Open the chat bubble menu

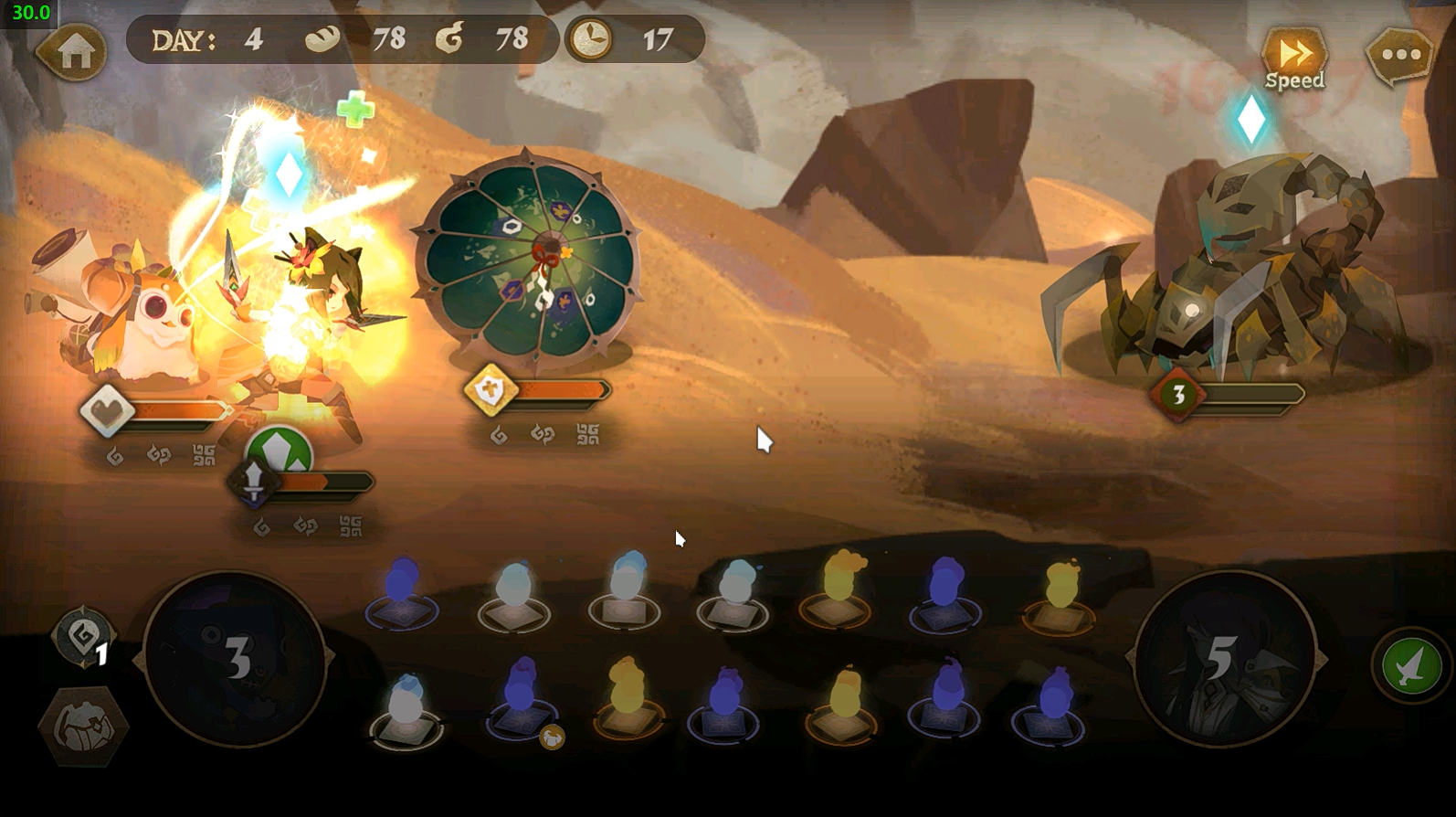[x=1399, y=56]
